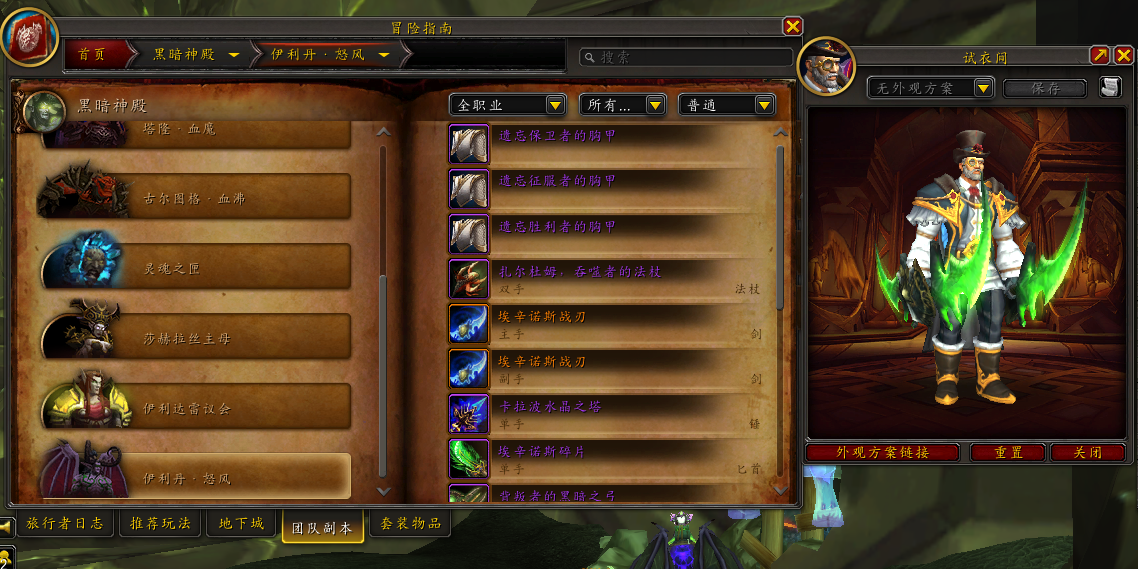Click the 首页 home breadcrumb button
Viewport: 1138px width, 569px height.
(92, 54)
